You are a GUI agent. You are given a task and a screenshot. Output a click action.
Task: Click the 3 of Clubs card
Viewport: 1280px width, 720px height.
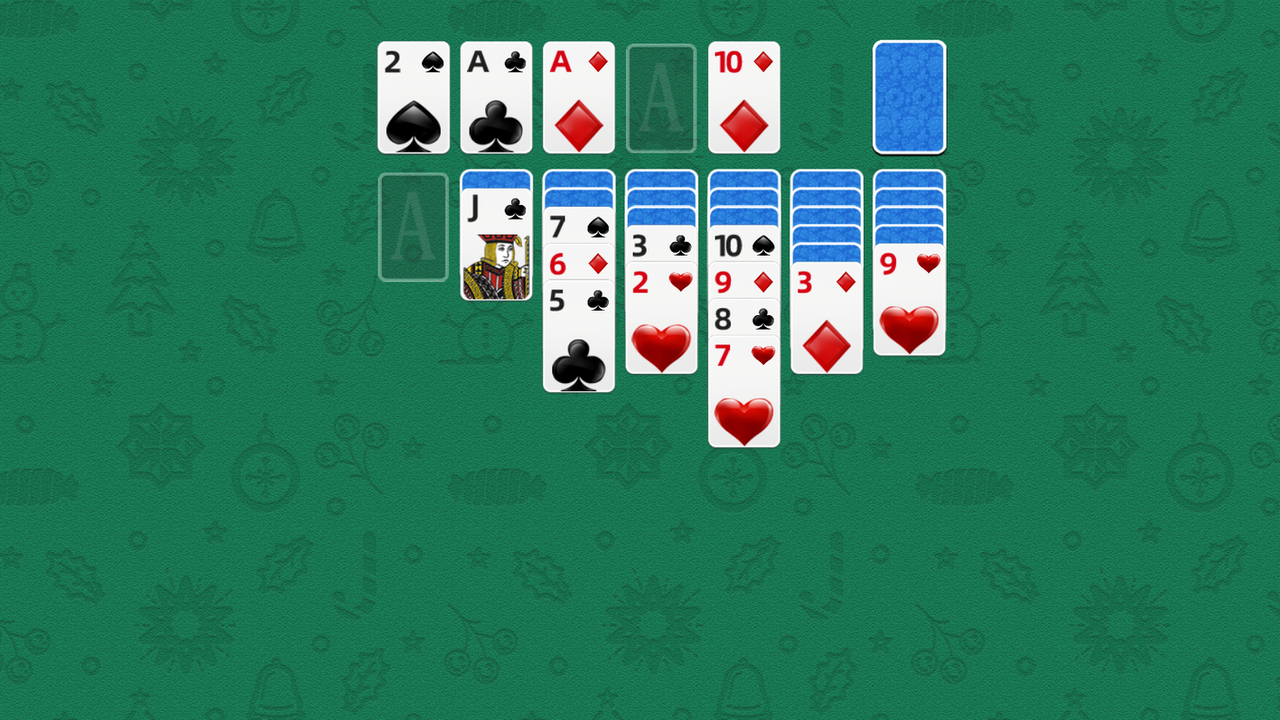[661, 245]
